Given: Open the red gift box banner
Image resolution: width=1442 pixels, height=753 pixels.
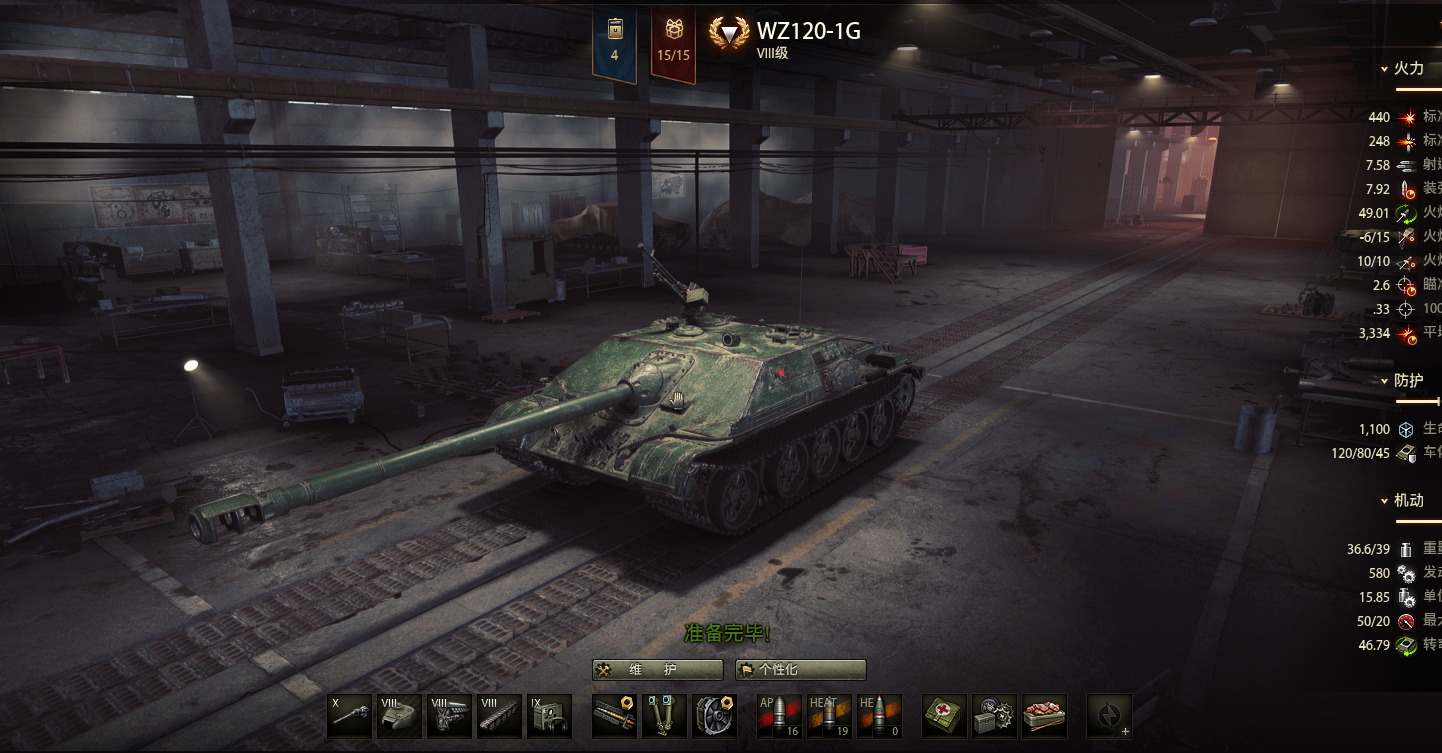Looking at the screenshot, I should (673, 40).
